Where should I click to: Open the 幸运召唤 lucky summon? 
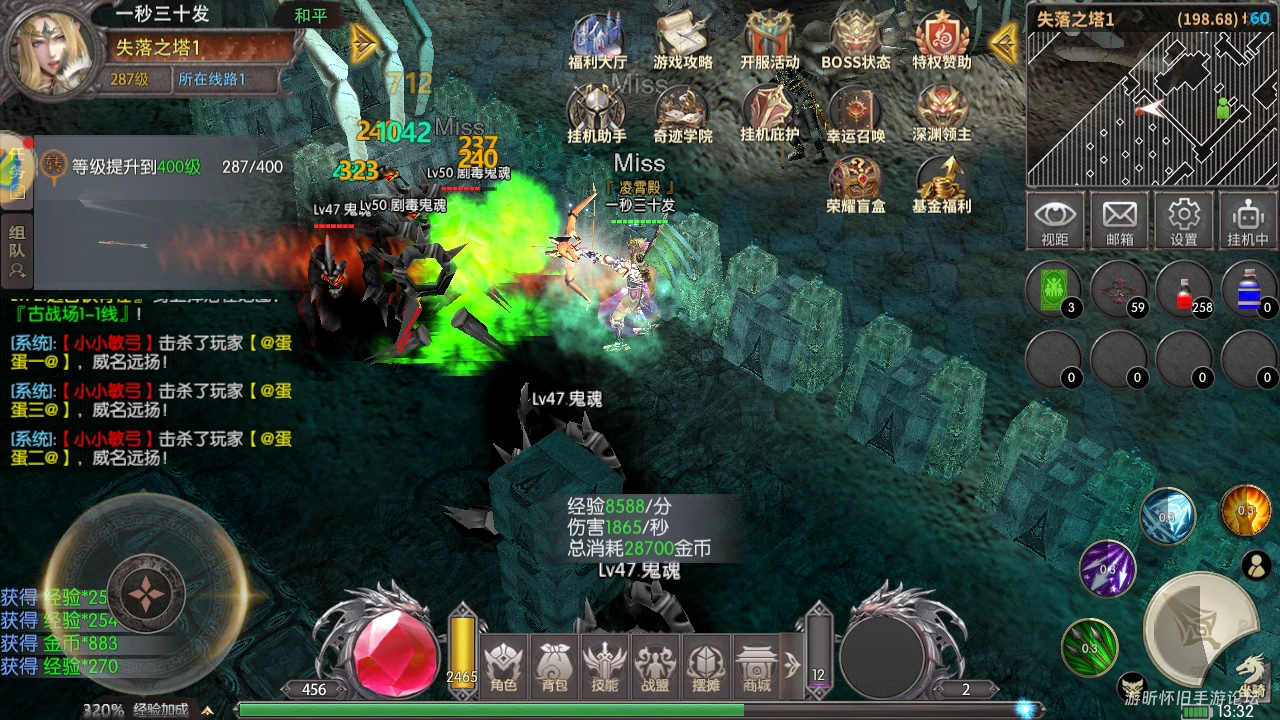[x=855, y=113]
